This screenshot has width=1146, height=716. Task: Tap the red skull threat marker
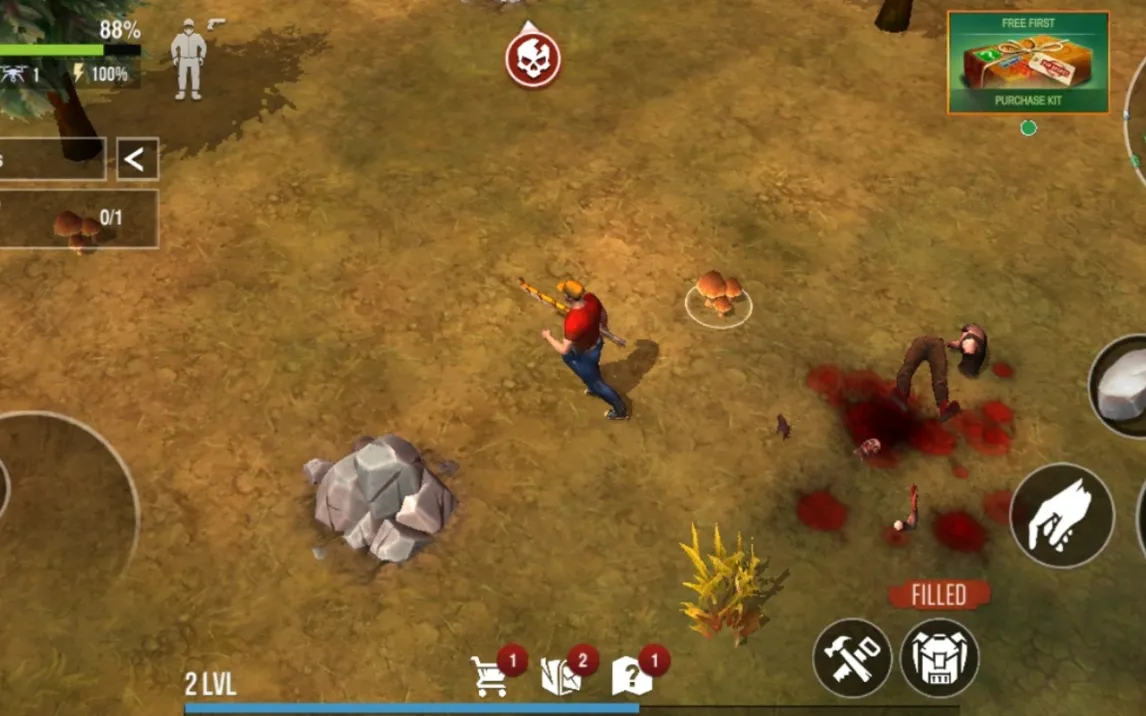pos(533,59)
